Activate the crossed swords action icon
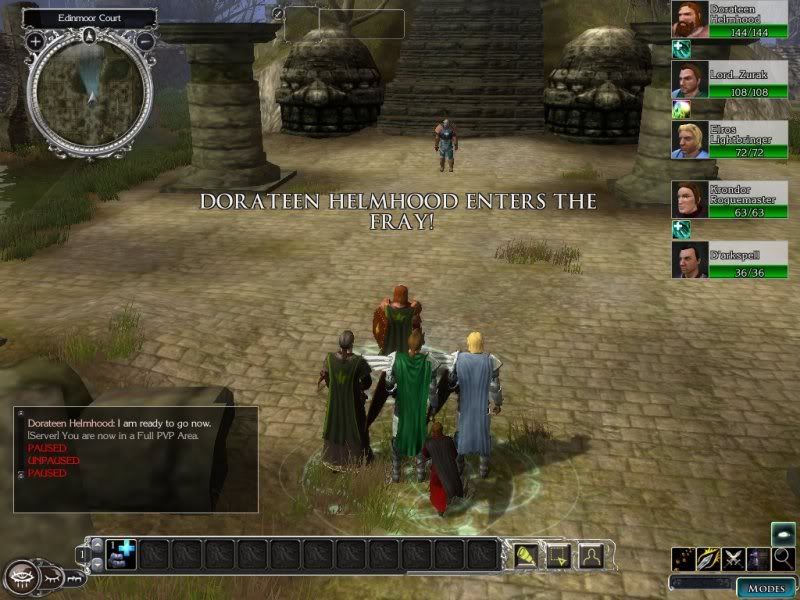This screenshot has width=800, height=600. [735, 559]
